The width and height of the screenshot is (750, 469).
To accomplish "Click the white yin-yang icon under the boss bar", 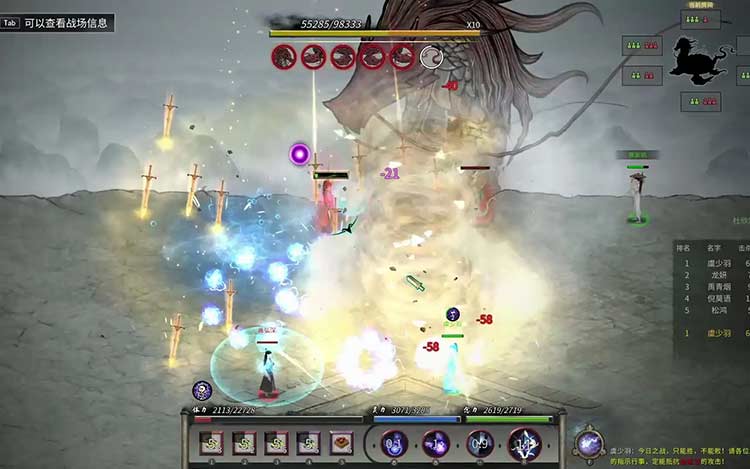I will [431, 57].
